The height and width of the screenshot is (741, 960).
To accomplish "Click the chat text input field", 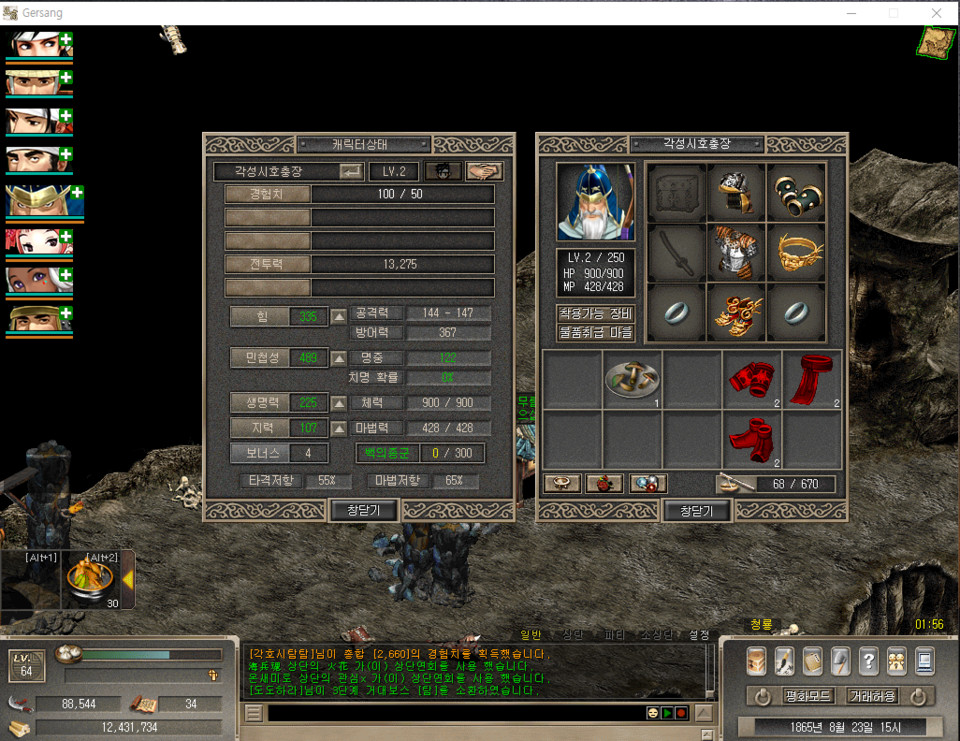I will pyautogui.click(x=455, y=713).
